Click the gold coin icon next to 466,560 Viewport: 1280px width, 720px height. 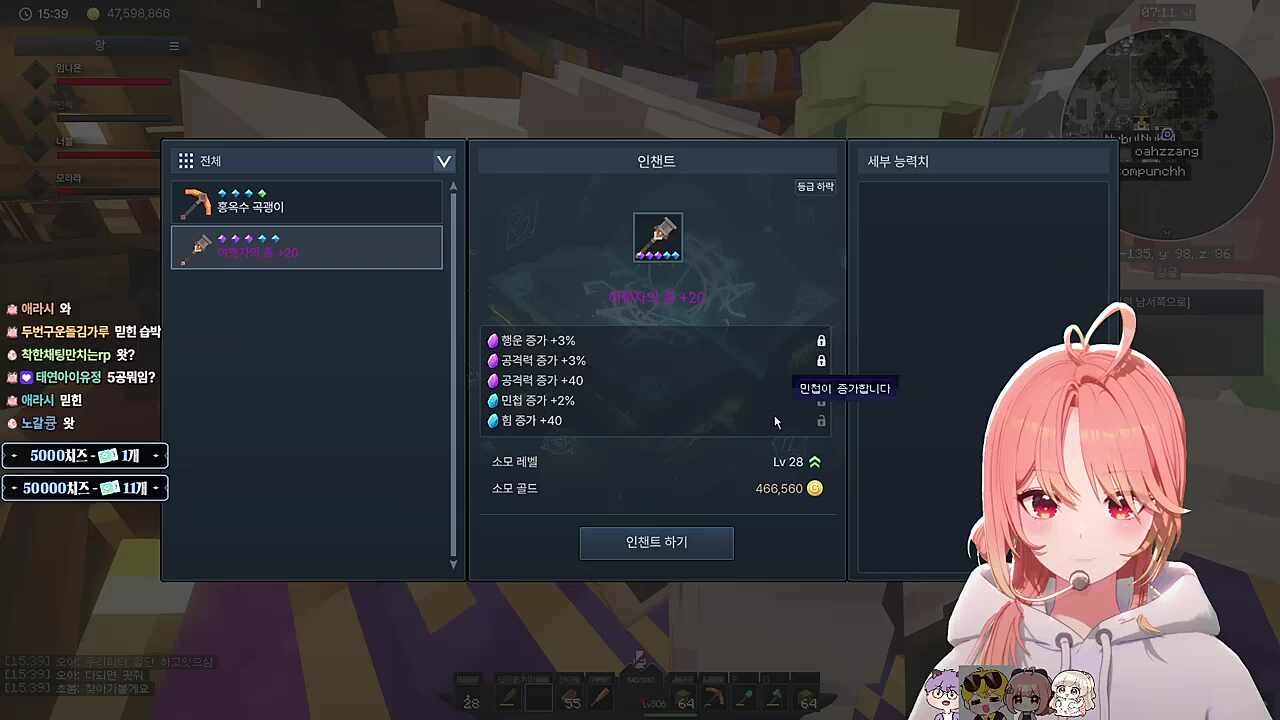pyautogui.click(x=815, y=488)
